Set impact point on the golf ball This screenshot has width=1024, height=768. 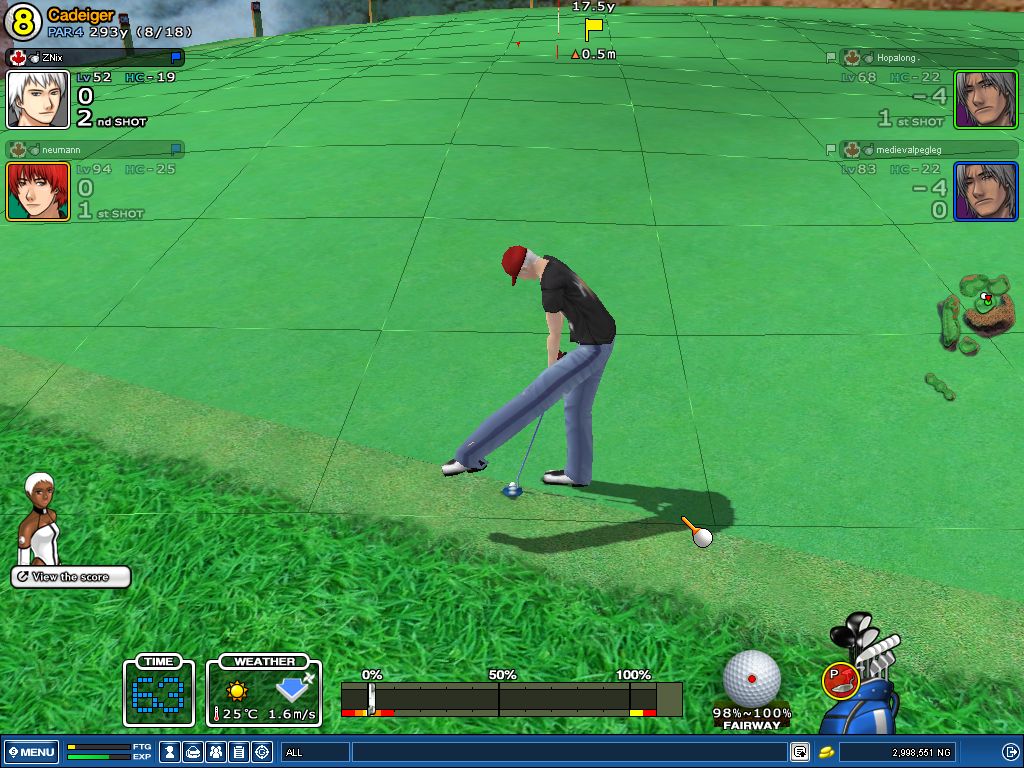click(x=751, y=677)
